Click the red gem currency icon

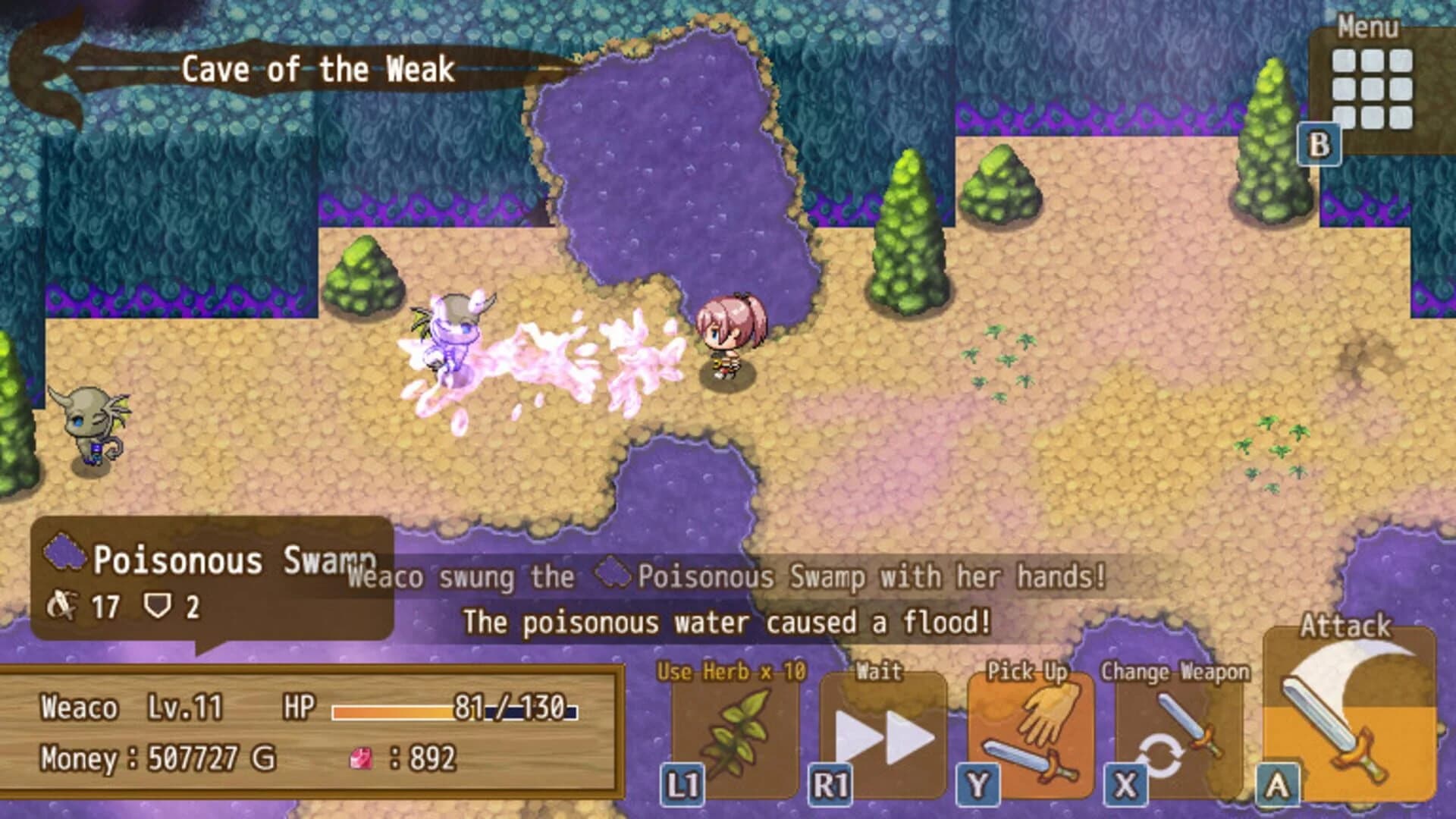360,755
